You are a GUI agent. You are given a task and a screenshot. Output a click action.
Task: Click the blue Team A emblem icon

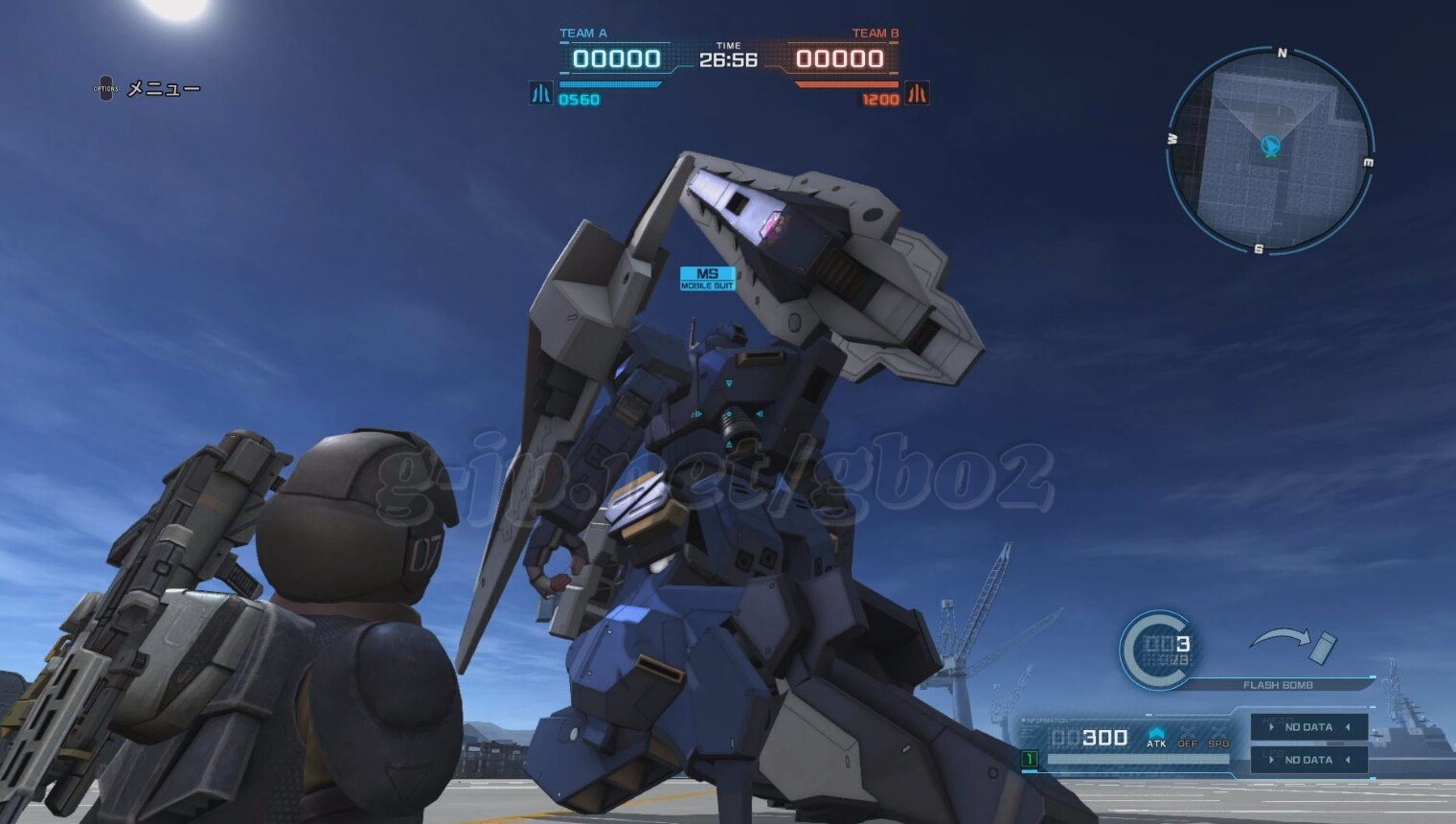(541, 94)
